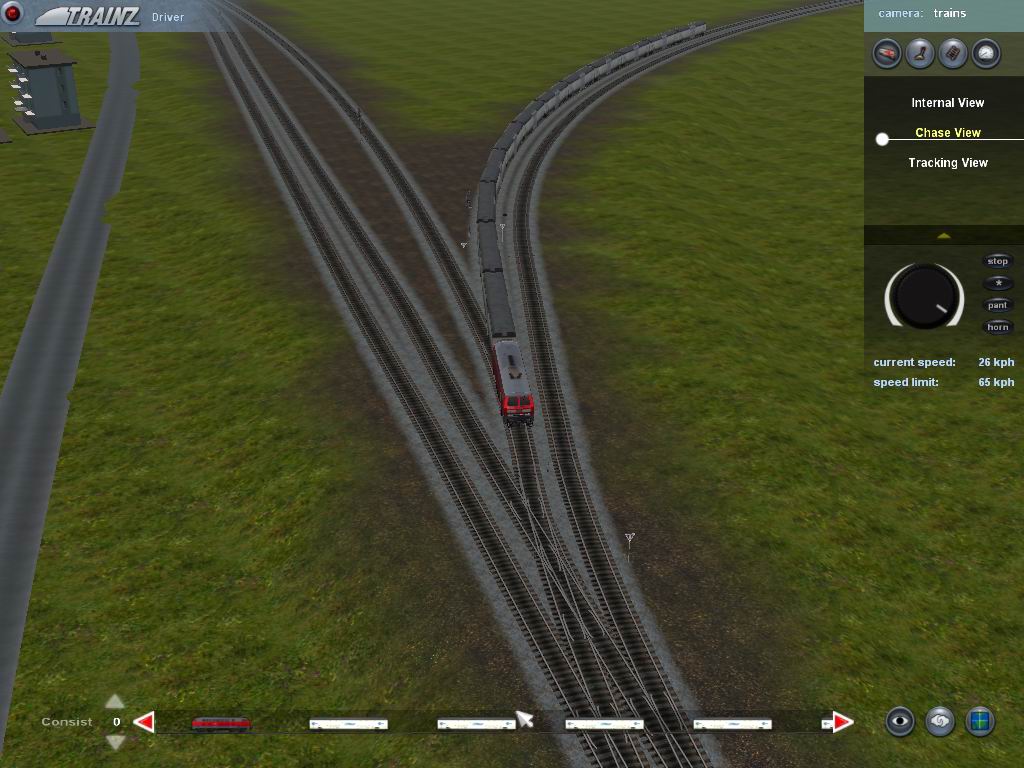The width and height of the screenshot is (1024, 768).
Task: Sound the horn
Action: point(998,327)
